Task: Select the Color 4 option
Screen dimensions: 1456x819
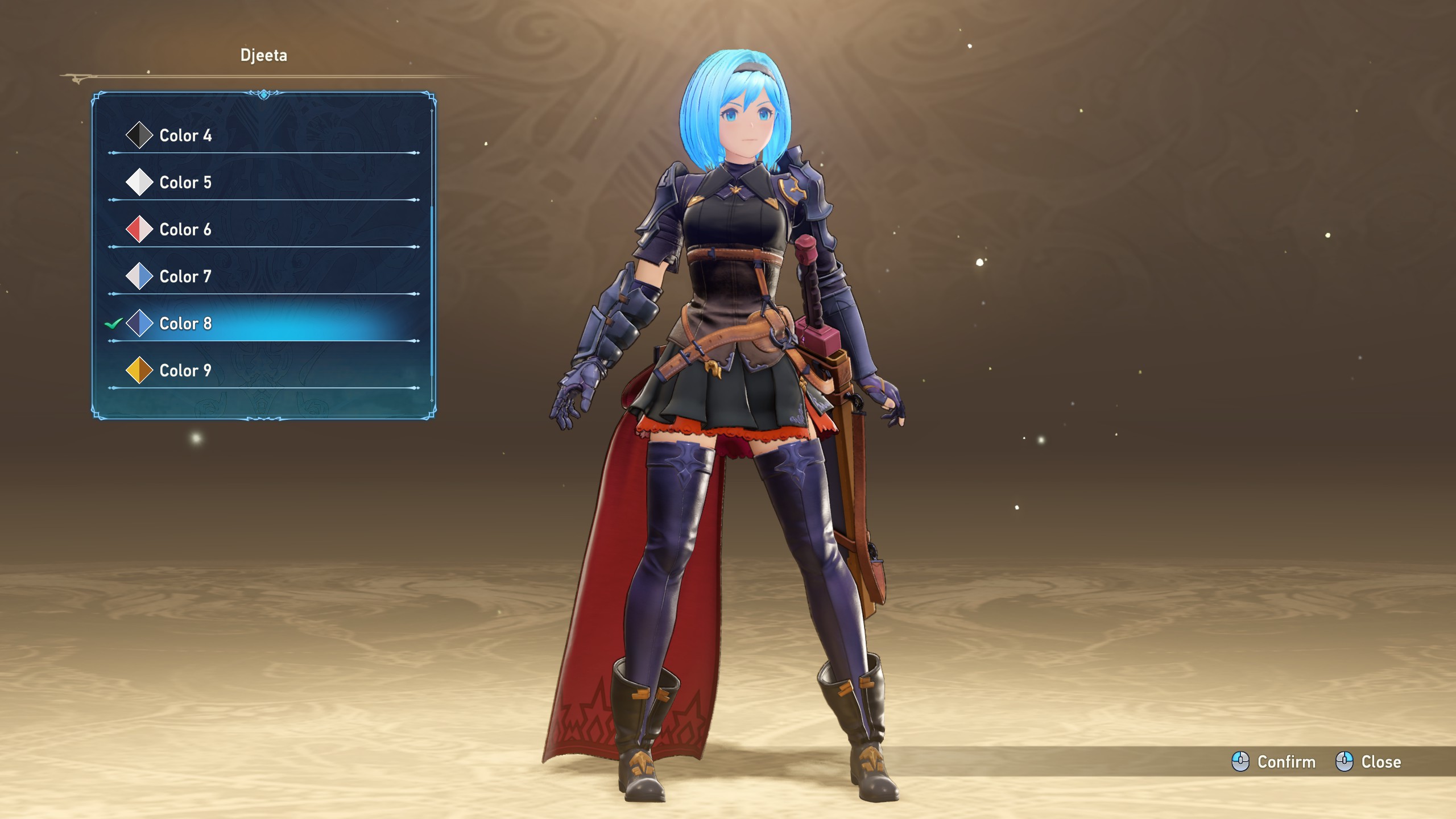Action: [x=185, y=135]
